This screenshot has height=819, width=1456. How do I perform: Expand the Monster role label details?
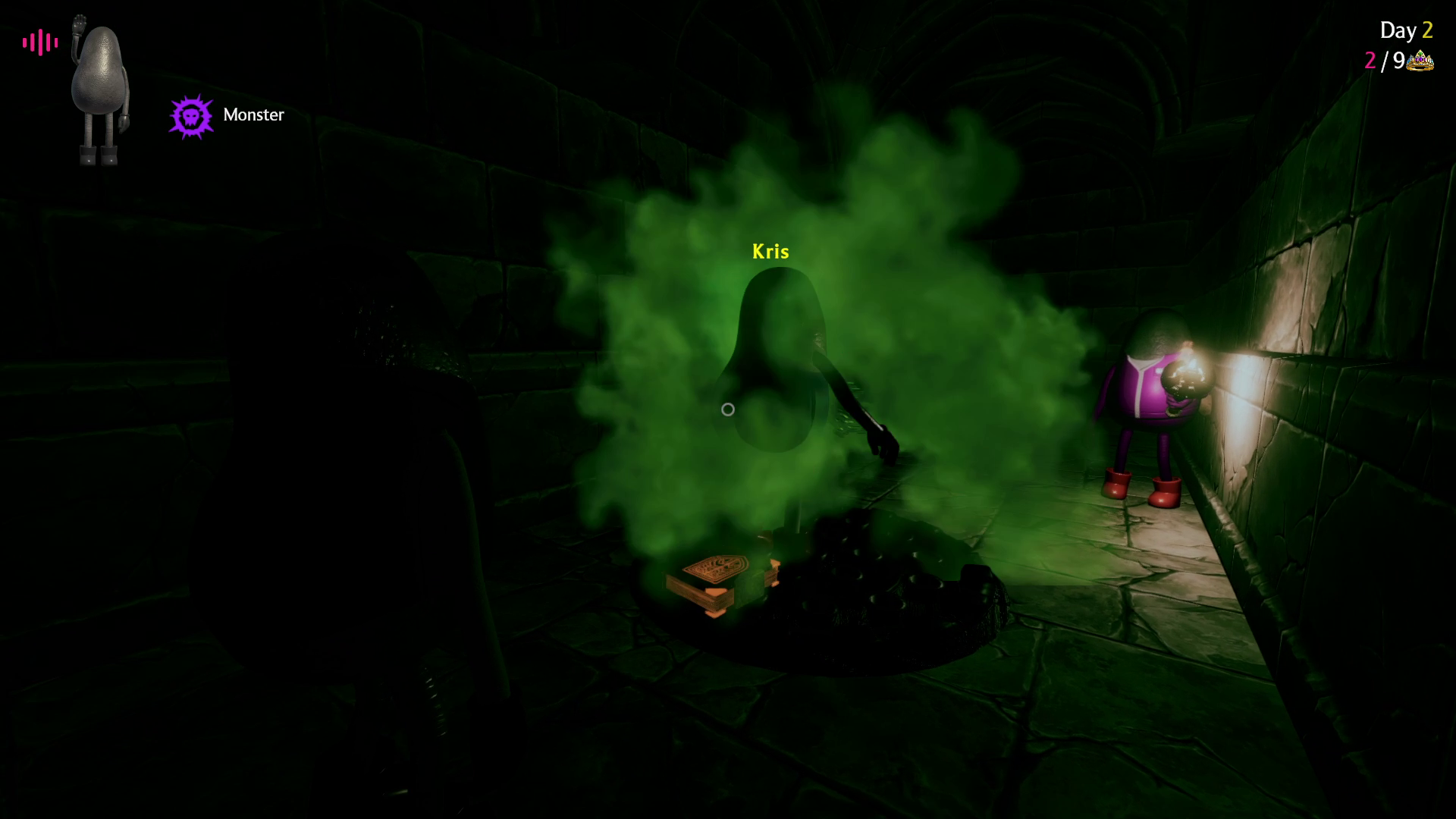click(x=253, y=115)
